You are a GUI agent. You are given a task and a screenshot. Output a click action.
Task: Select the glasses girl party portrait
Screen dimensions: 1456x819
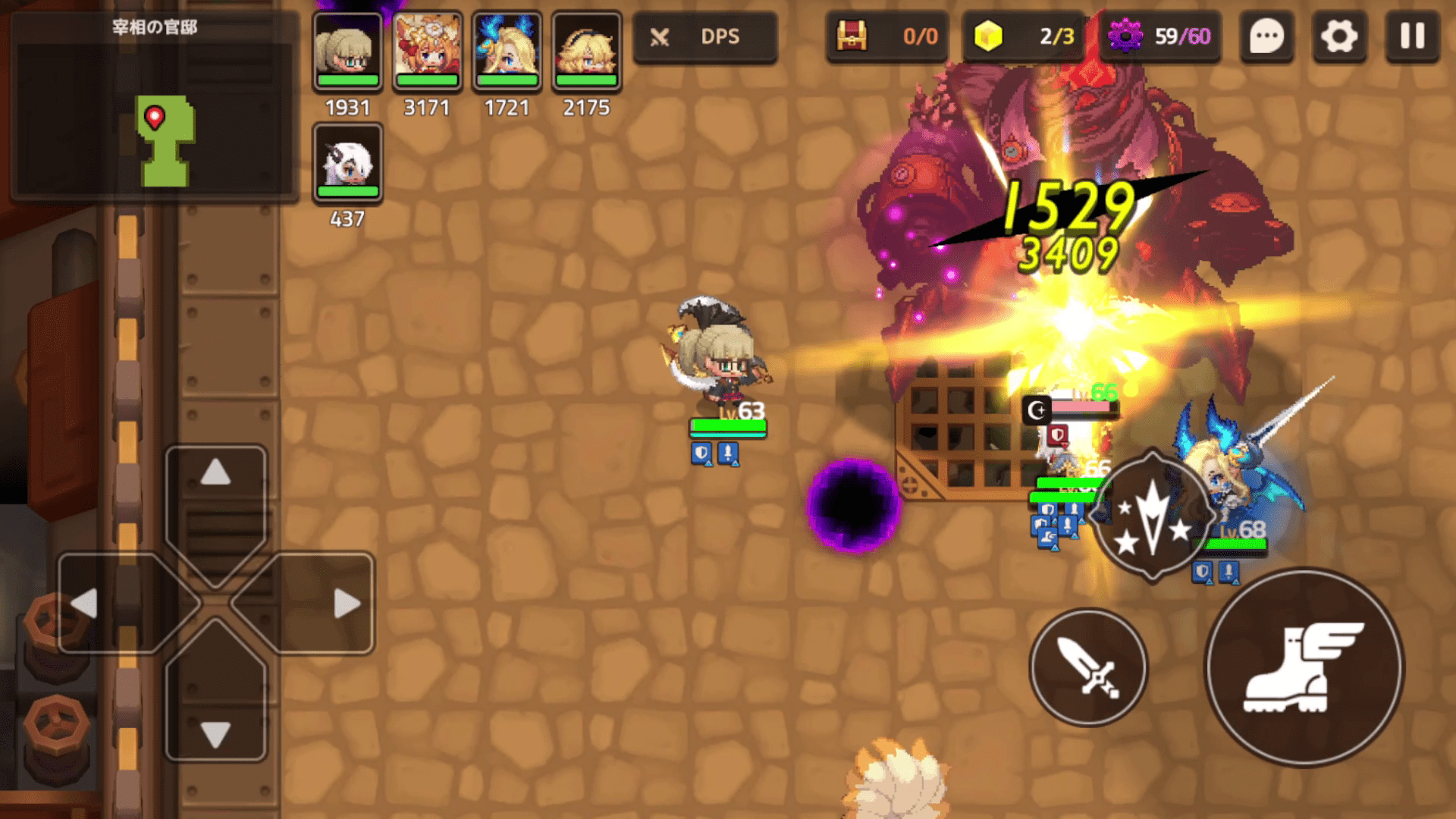click(x=347, y=50)
